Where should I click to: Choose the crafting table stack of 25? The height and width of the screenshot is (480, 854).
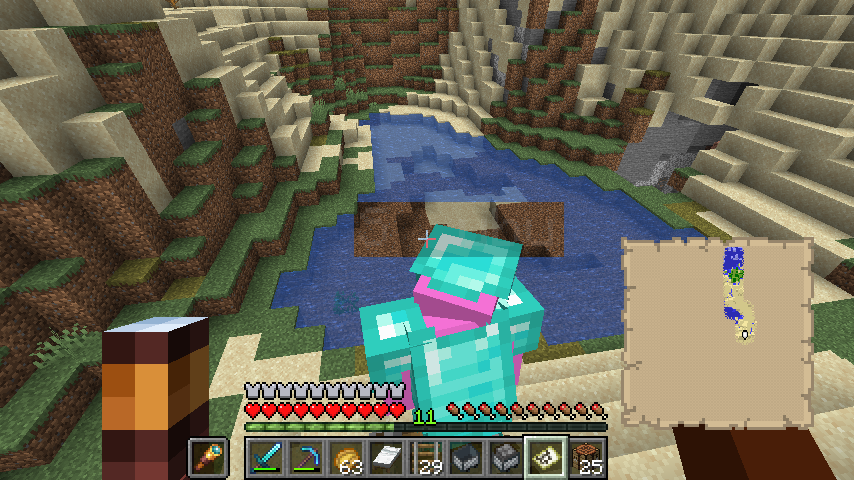(587, 459)
